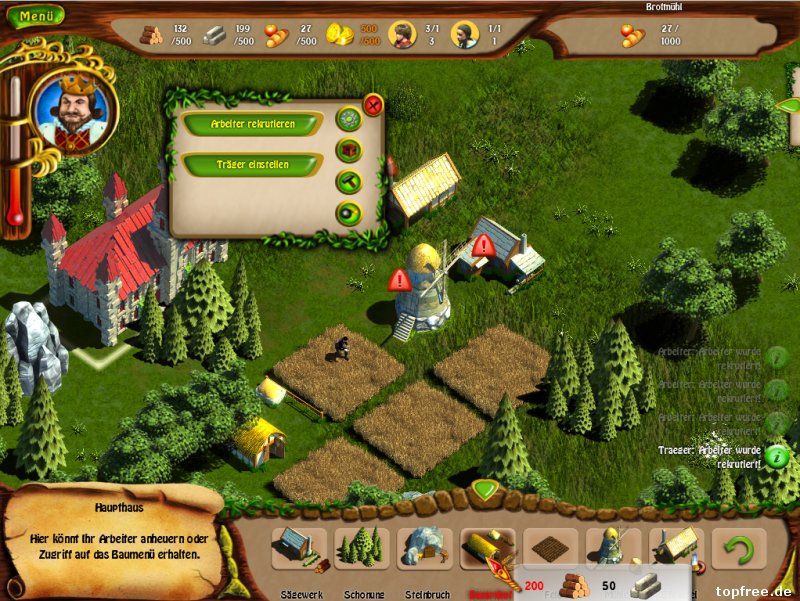Recruit a worker with Arbeiter rekrutieren
The height and width of the screenshot is (601, 800).
point(252,123)
